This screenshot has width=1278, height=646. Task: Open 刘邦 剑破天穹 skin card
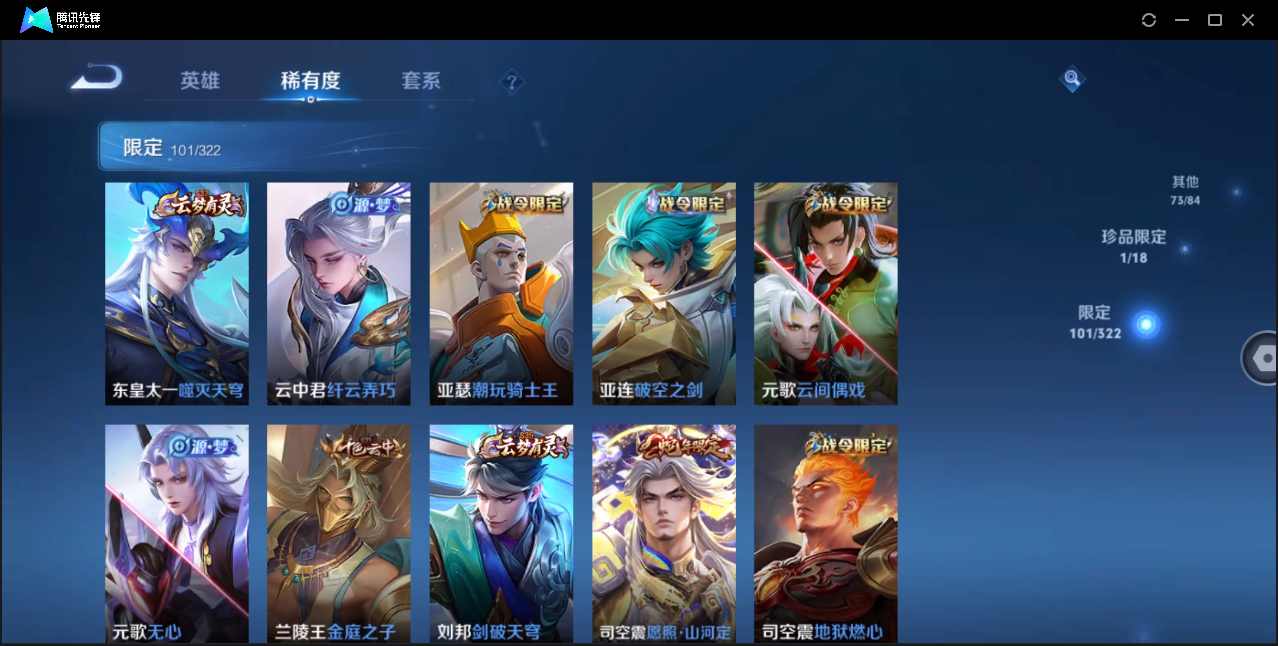(501, 533)
